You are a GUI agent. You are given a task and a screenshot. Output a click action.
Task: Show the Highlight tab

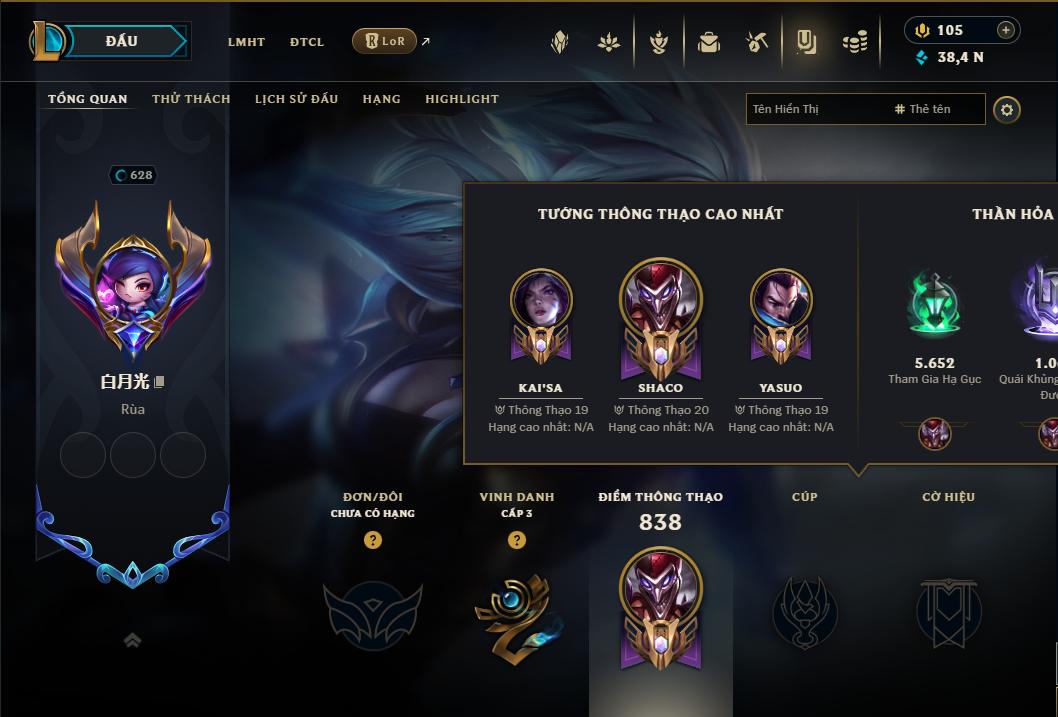[461, 99]
